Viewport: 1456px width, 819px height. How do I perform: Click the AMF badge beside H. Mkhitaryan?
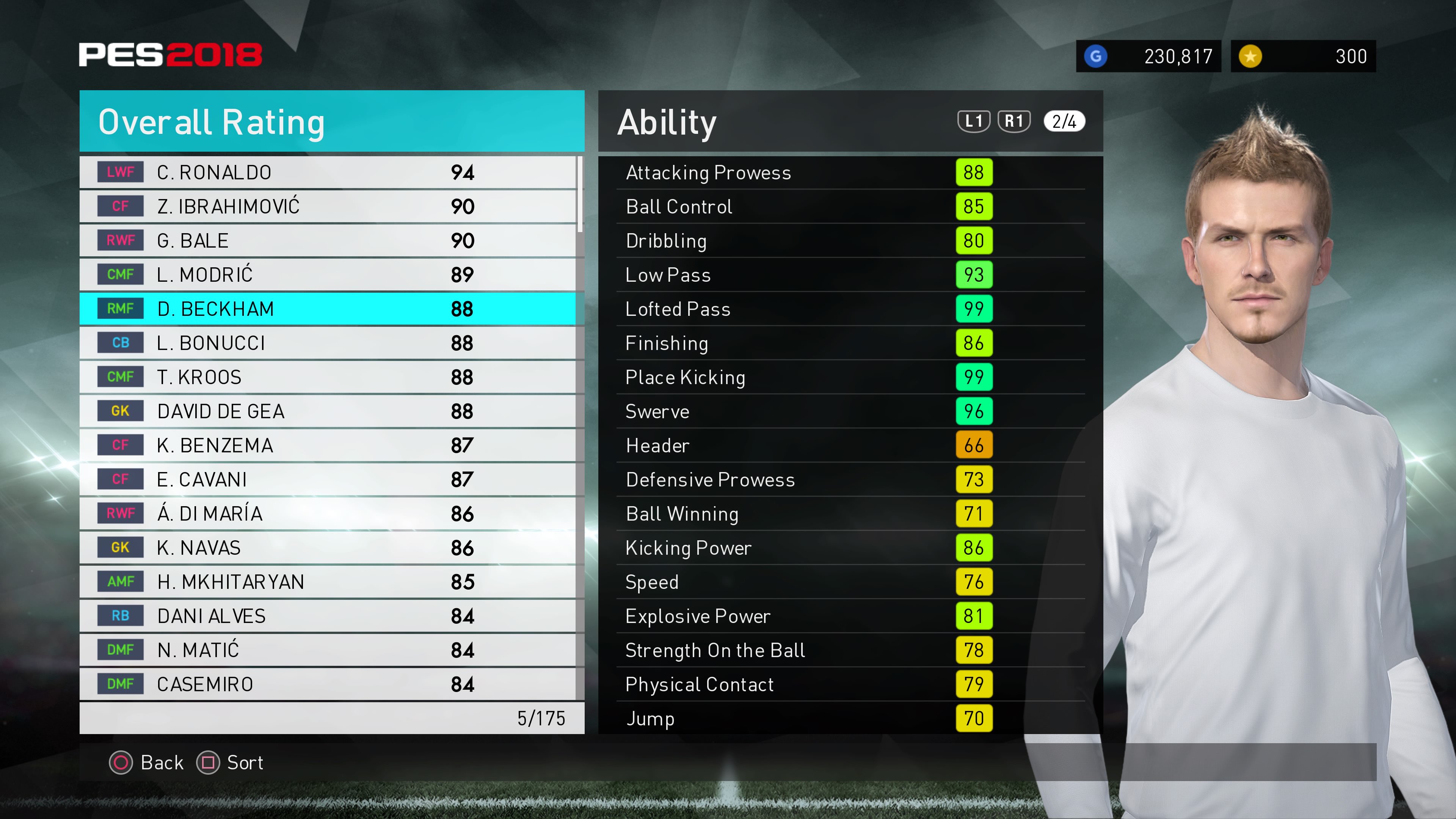pos(121,582)
